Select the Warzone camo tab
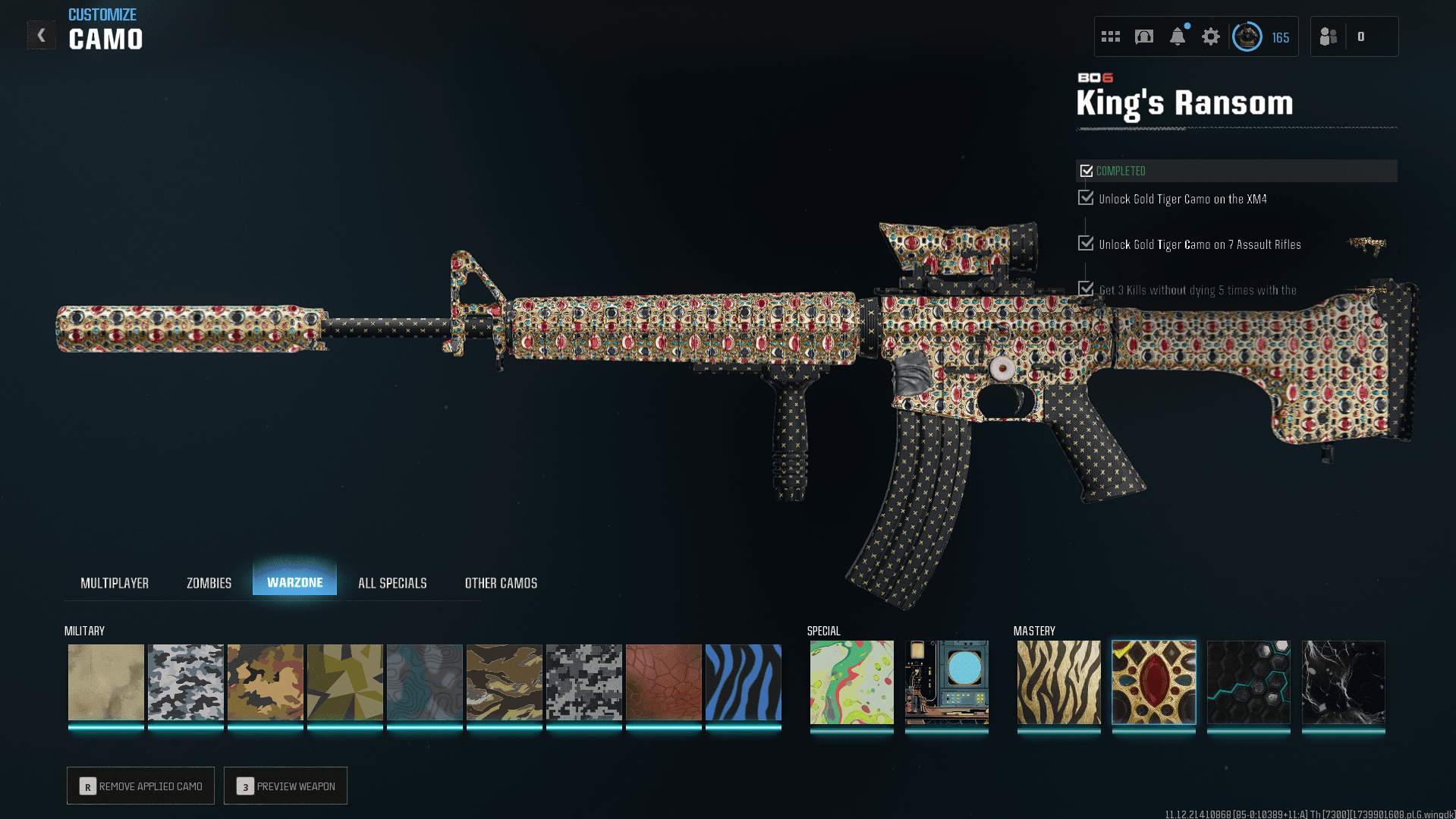Screen dimensions: 1456x819 tap(294, 582)
